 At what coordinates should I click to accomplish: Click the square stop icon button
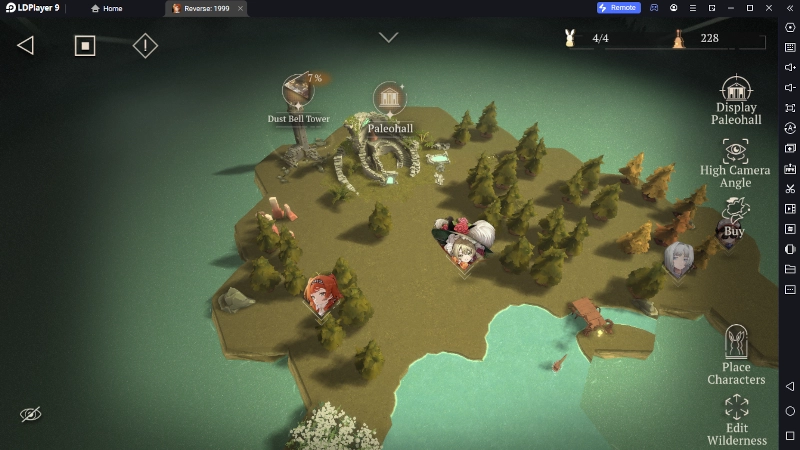point(85,45)
